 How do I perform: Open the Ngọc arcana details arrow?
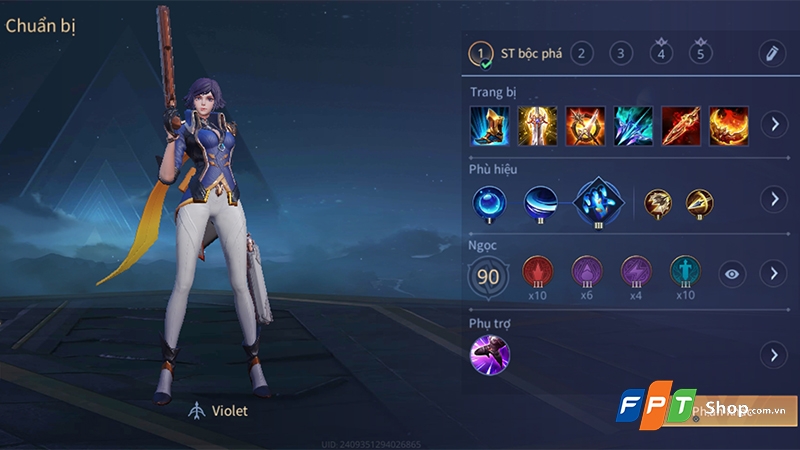point(772,273)
